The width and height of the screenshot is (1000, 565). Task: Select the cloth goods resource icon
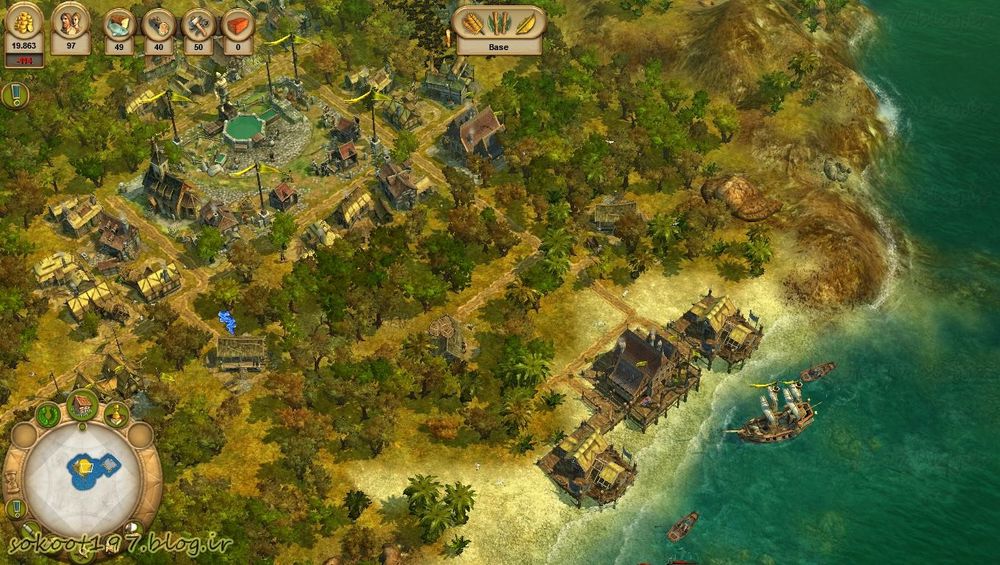pos(119,28)
